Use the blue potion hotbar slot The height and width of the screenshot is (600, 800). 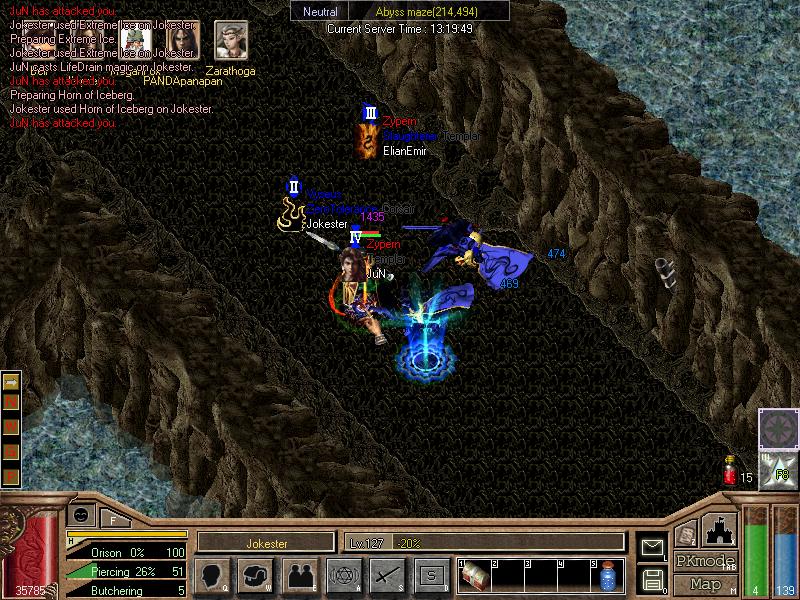click(608, 576)
